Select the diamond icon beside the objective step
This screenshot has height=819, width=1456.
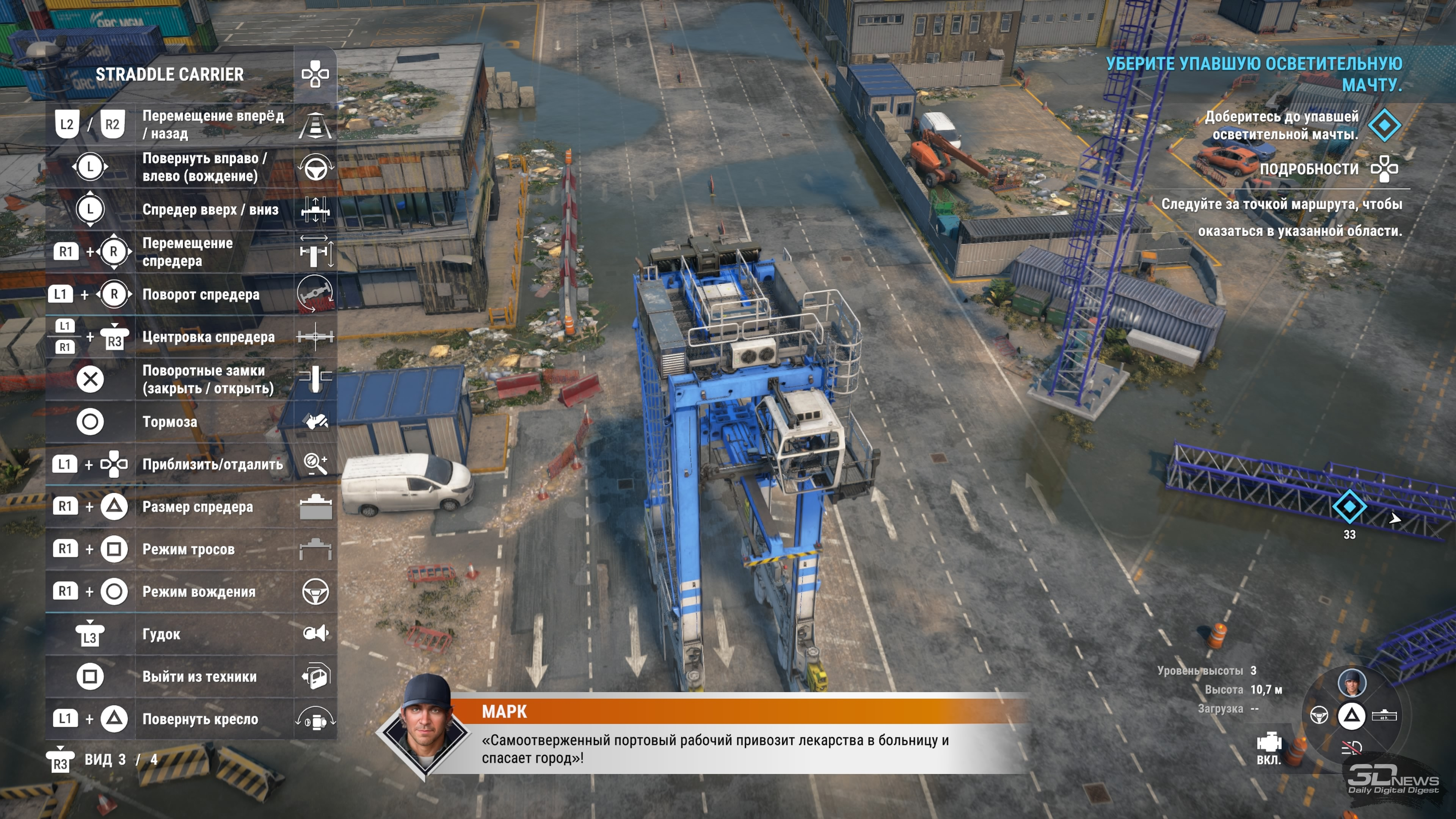tap(1385, 125)
